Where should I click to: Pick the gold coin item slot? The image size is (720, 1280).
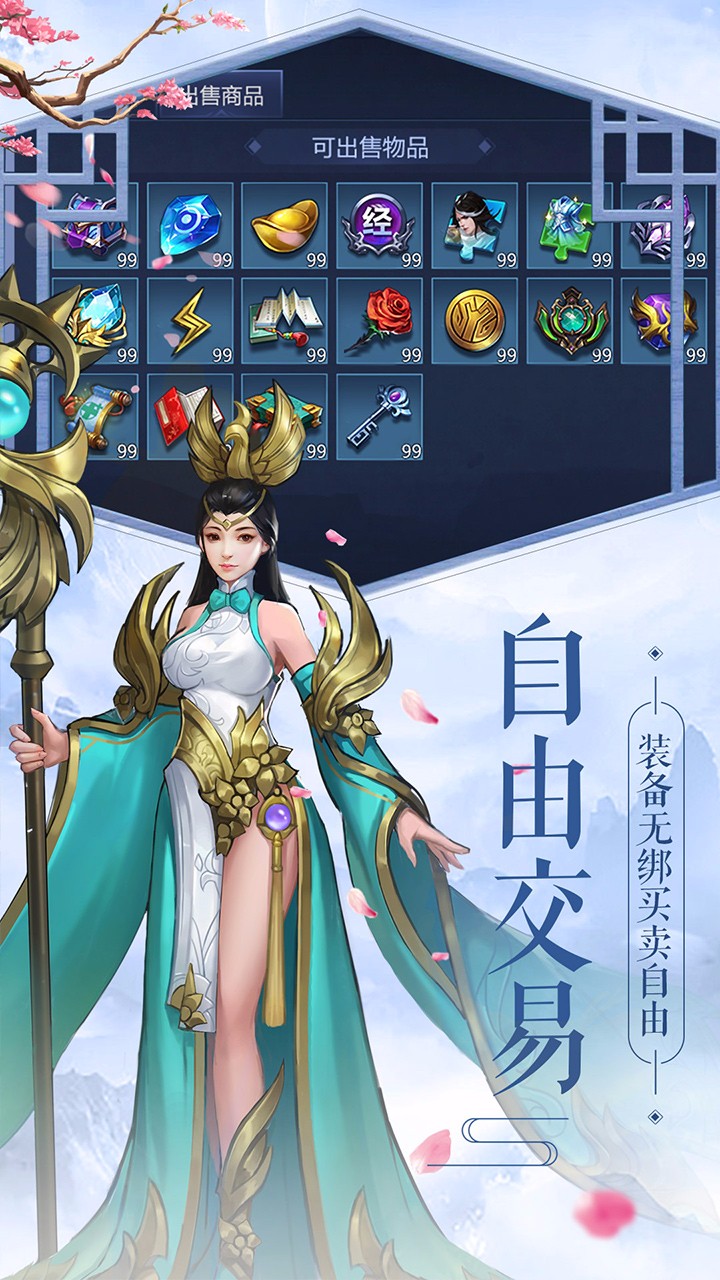(474, 320)
